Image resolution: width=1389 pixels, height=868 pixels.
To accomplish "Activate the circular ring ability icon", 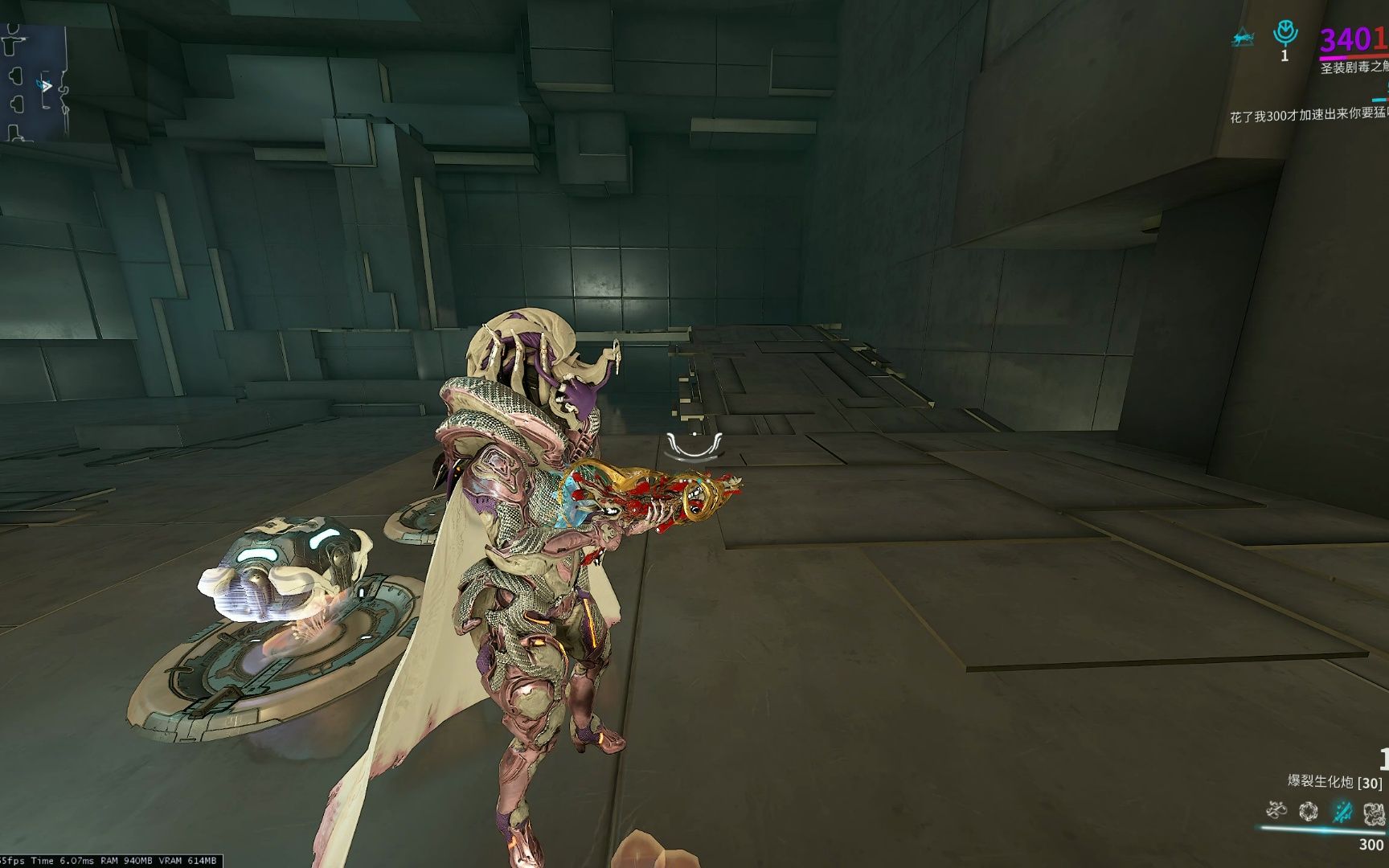I will coord(1309,812).
